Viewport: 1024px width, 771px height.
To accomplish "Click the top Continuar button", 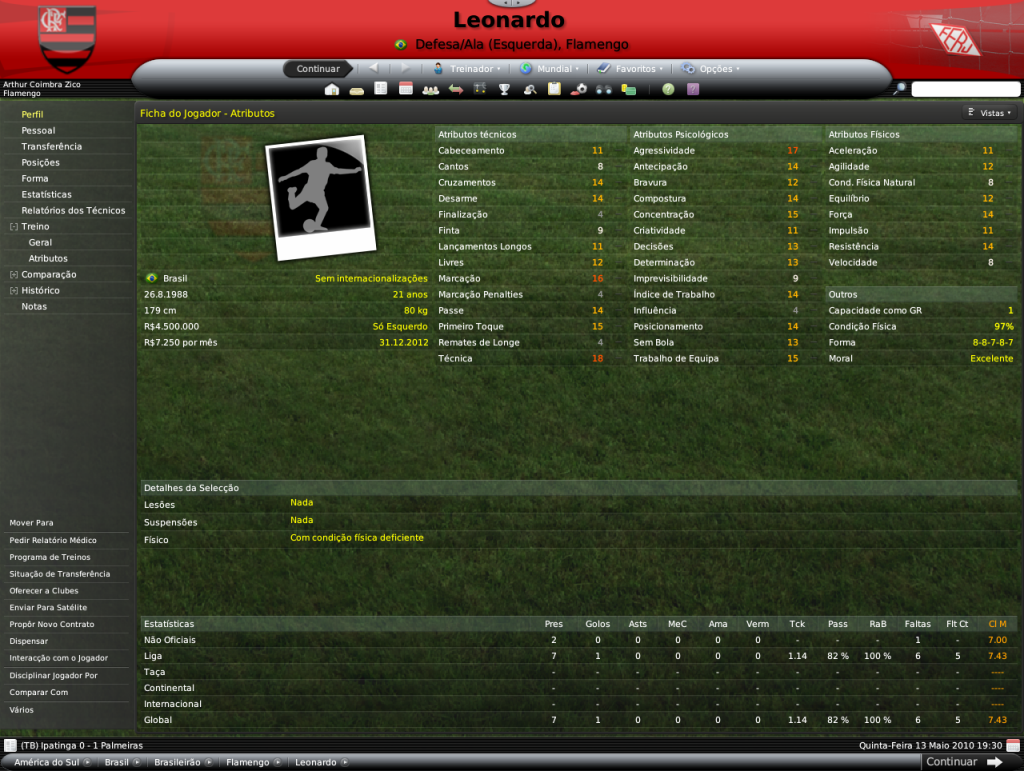I will point(318,69).
